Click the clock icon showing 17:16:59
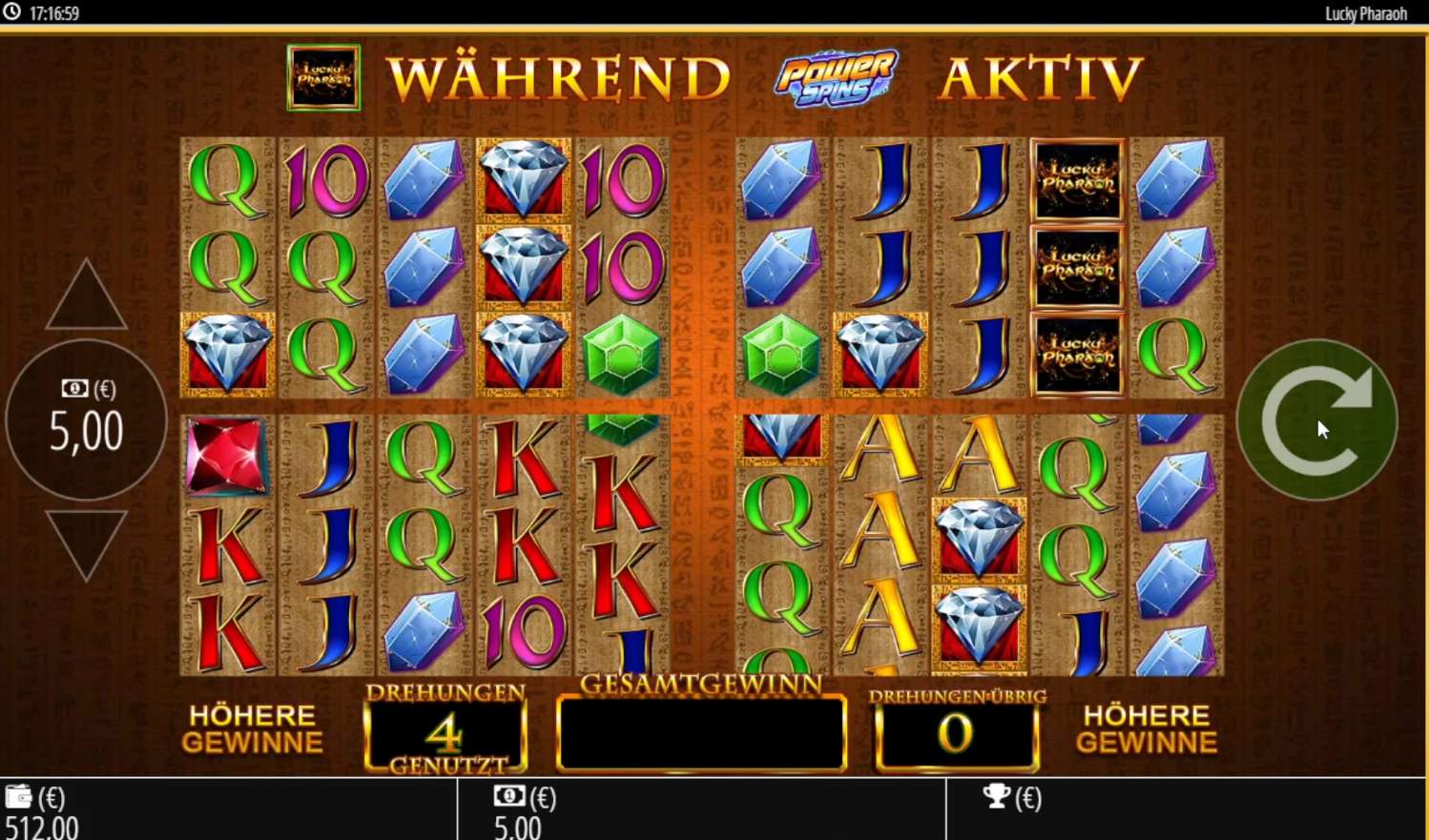Image resolution: width=1429 pixels, height=840 pixels. coord(11,13)
